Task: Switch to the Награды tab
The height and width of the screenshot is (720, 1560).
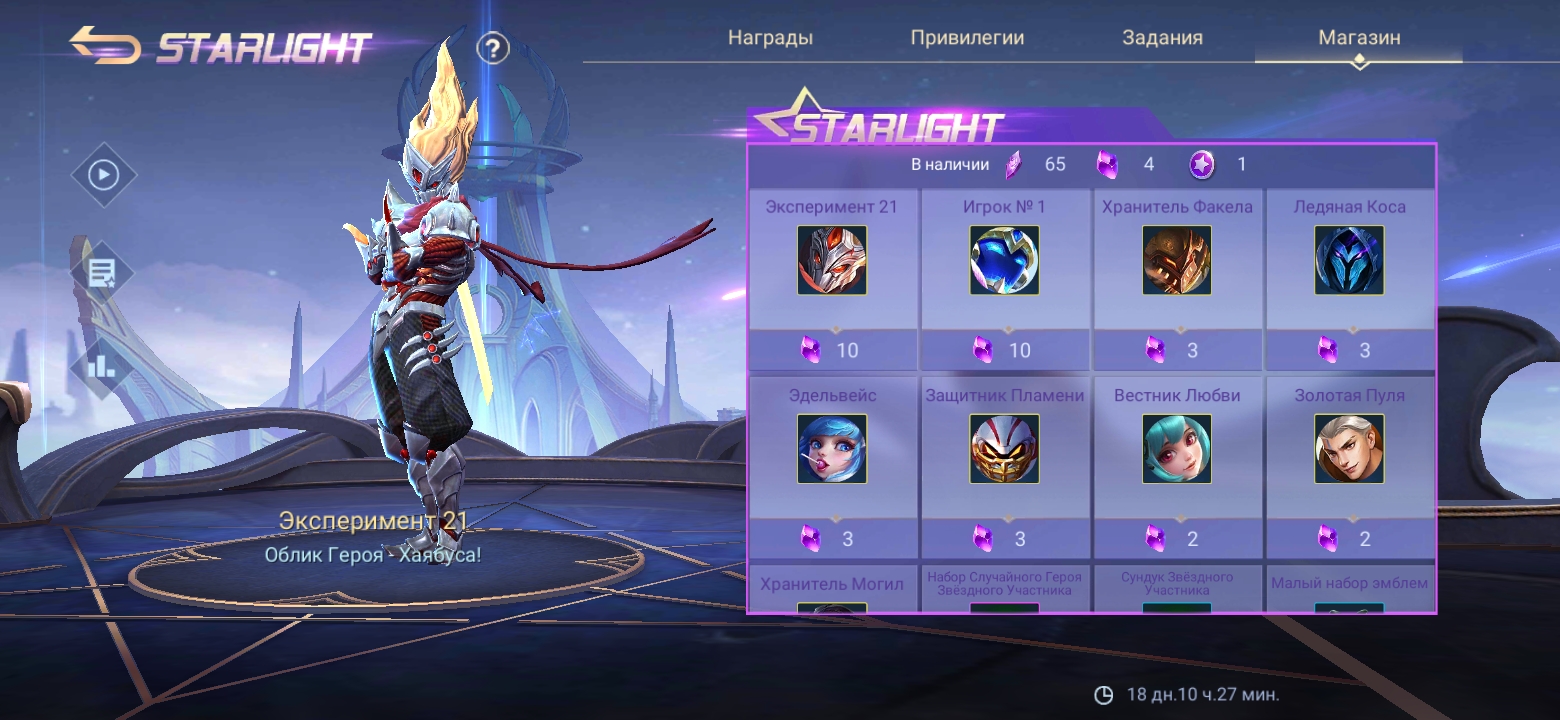Action: point(770,38)
